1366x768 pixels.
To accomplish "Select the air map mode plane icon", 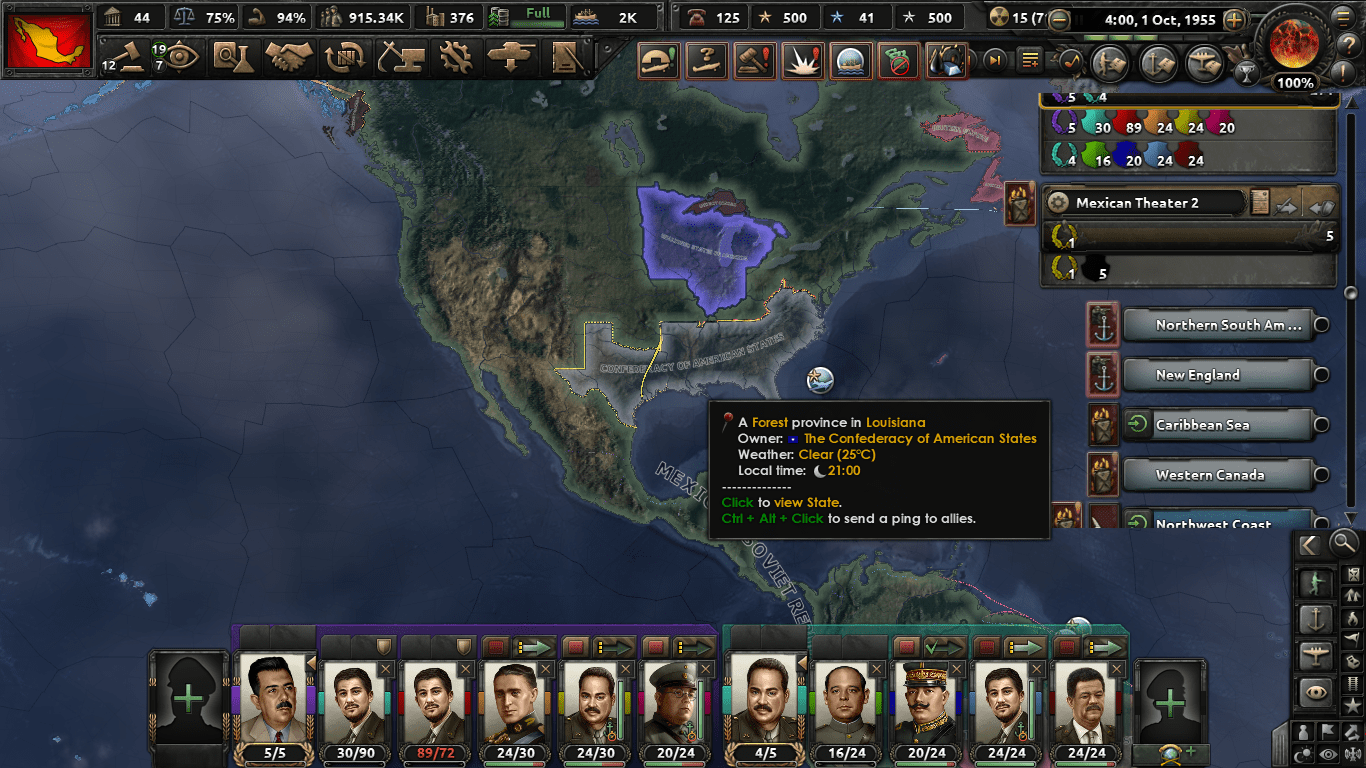I will tap(1315, 653).
